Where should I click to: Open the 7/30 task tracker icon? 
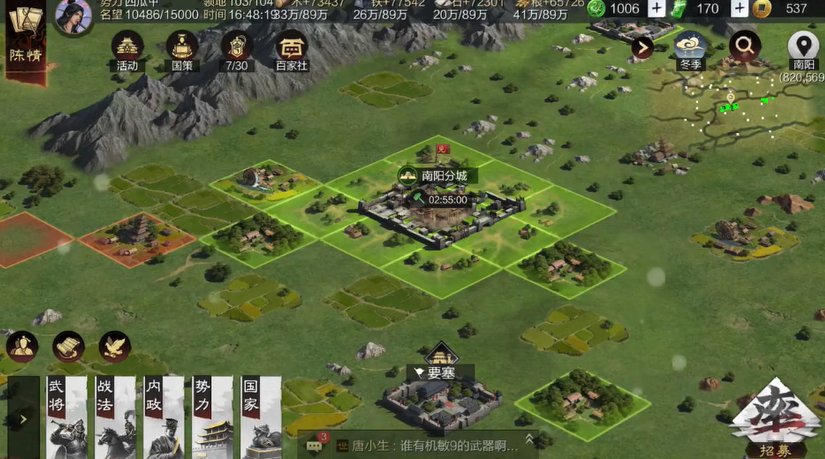(x=236, y=48)
